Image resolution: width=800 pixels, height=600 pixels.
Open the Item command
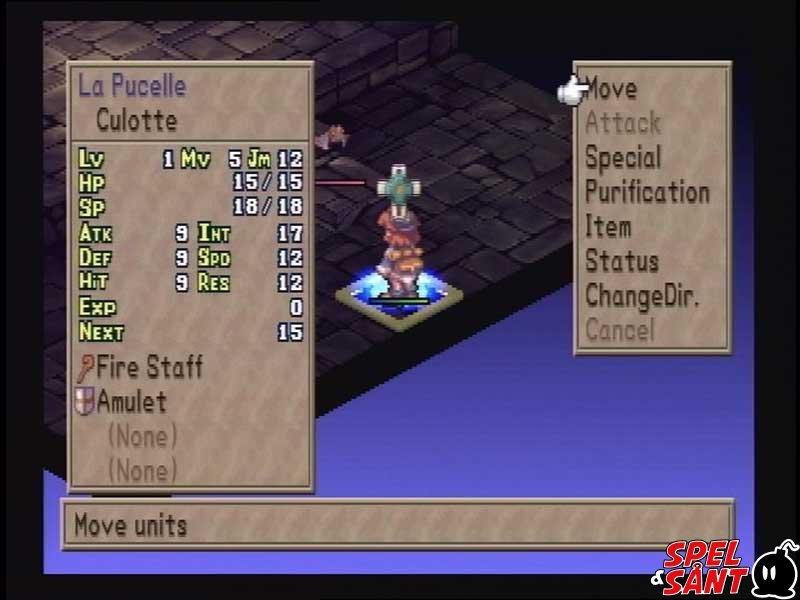[x=607, y=227]
